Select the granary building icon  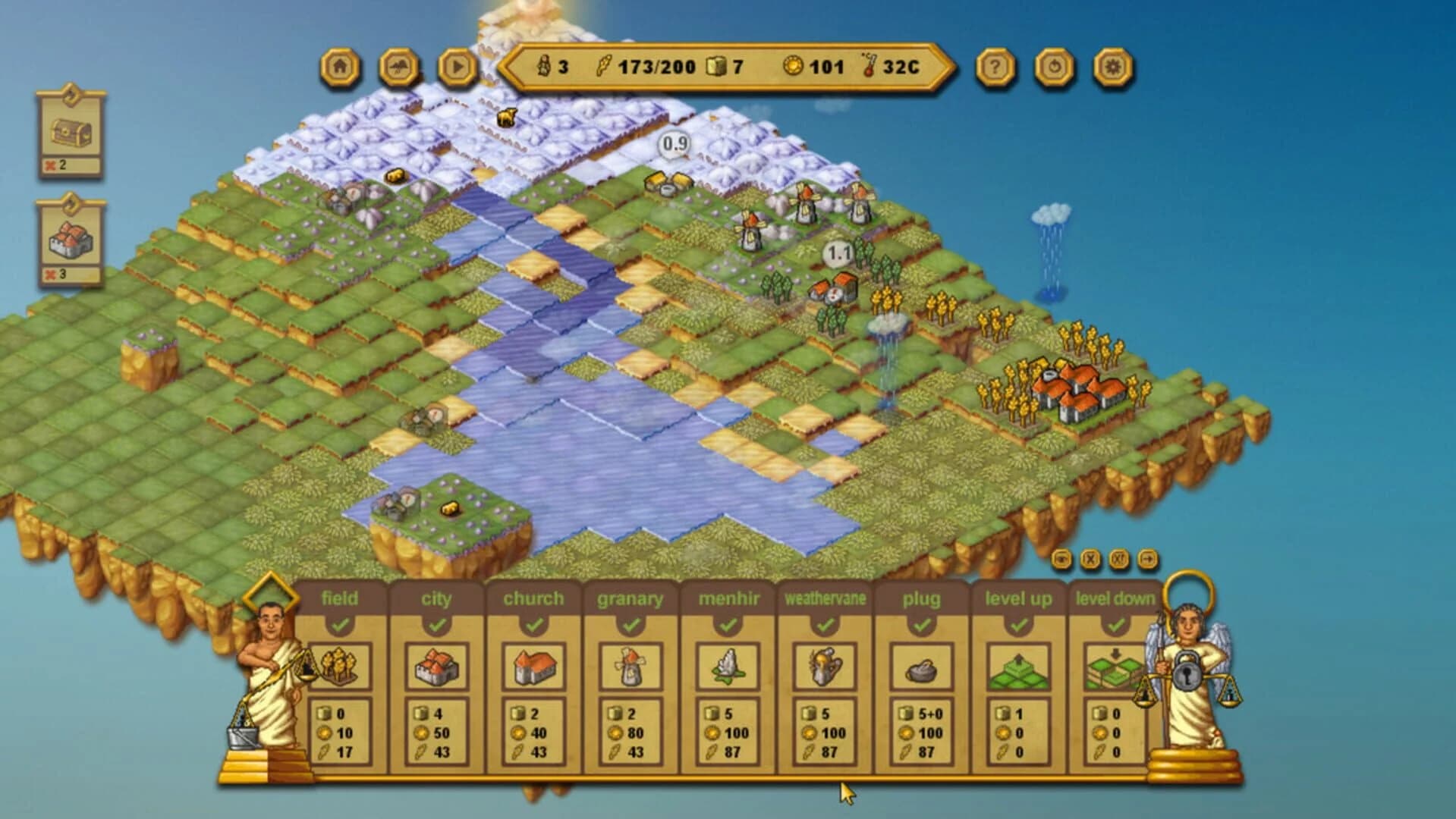[x=631, y=667]
